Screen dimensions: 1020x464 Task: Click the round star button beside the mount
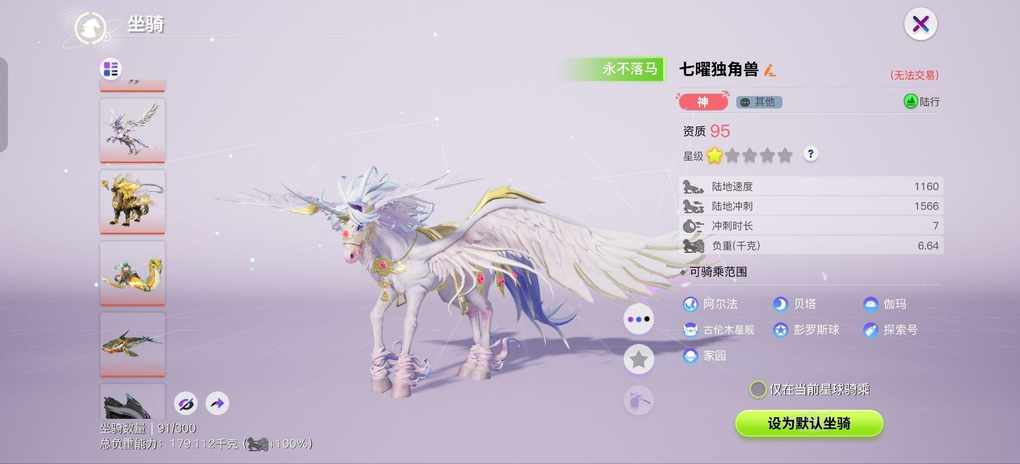[638, 359]
